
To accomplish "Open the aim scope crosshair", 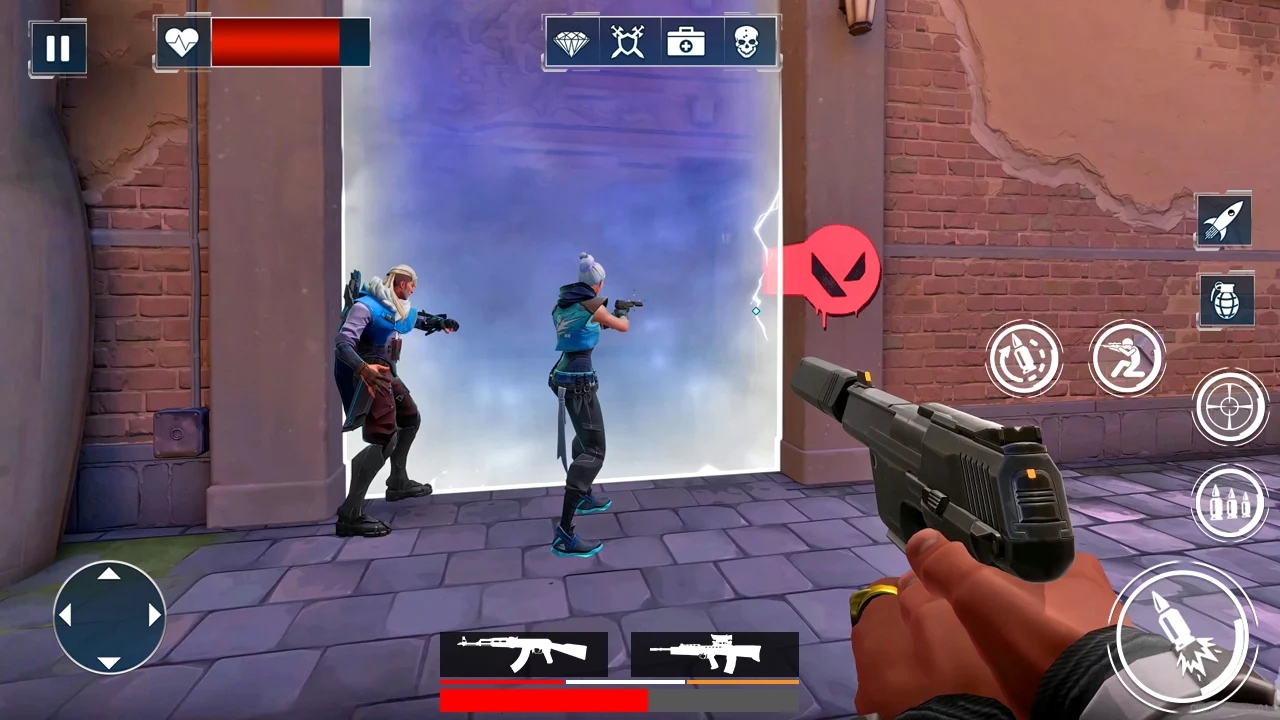I will coord(1231,405).
